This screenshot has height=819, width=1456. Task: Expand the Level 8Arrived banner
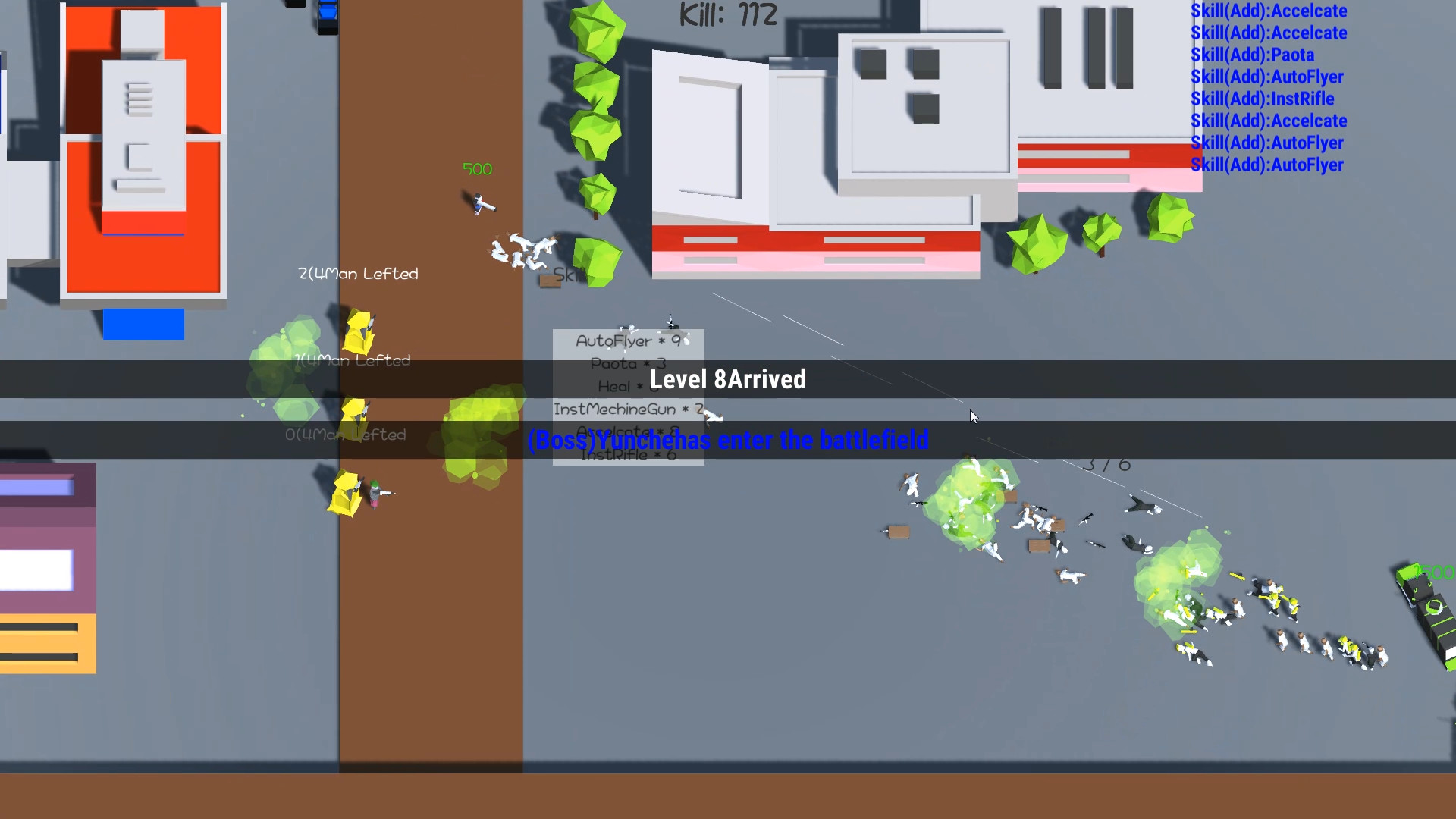coord(727,379)
